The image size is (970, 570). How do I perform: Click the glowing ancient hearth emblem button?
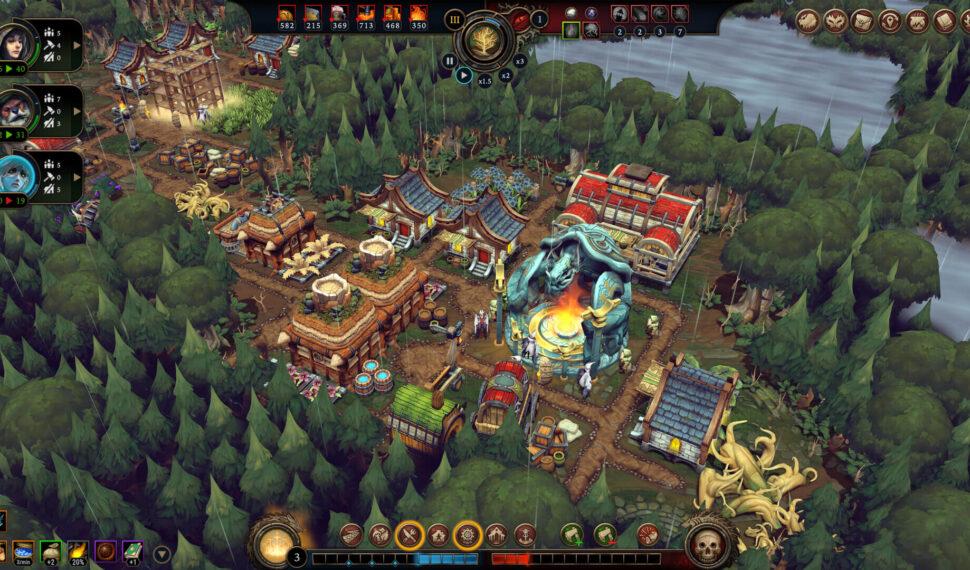pos(272,545)
